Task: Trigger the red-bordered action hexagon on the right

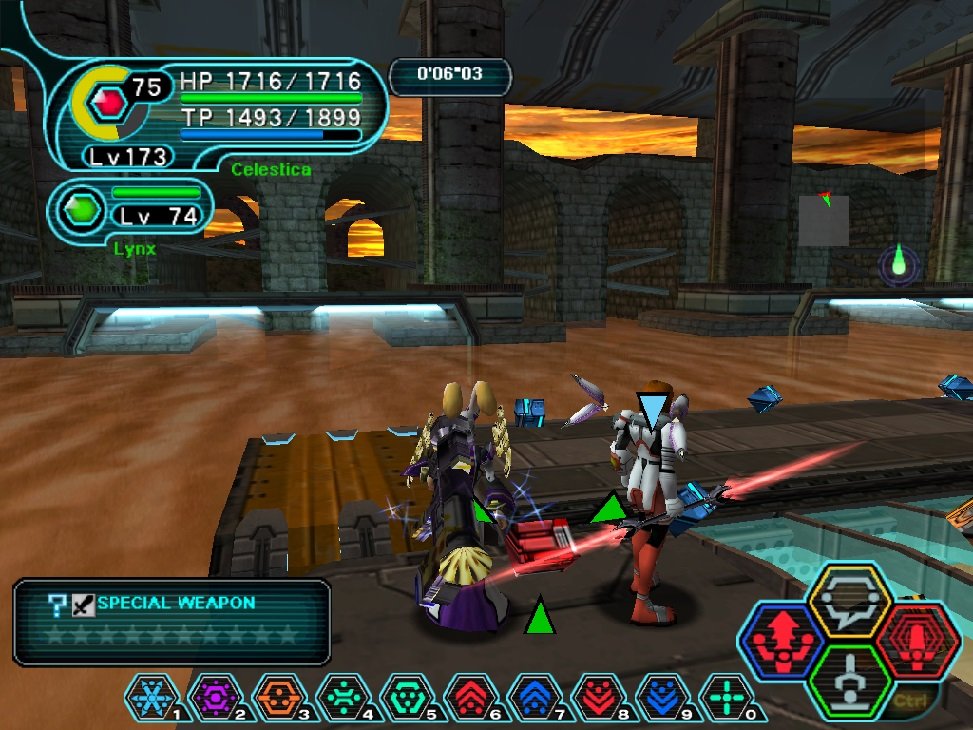Action: 917,641
